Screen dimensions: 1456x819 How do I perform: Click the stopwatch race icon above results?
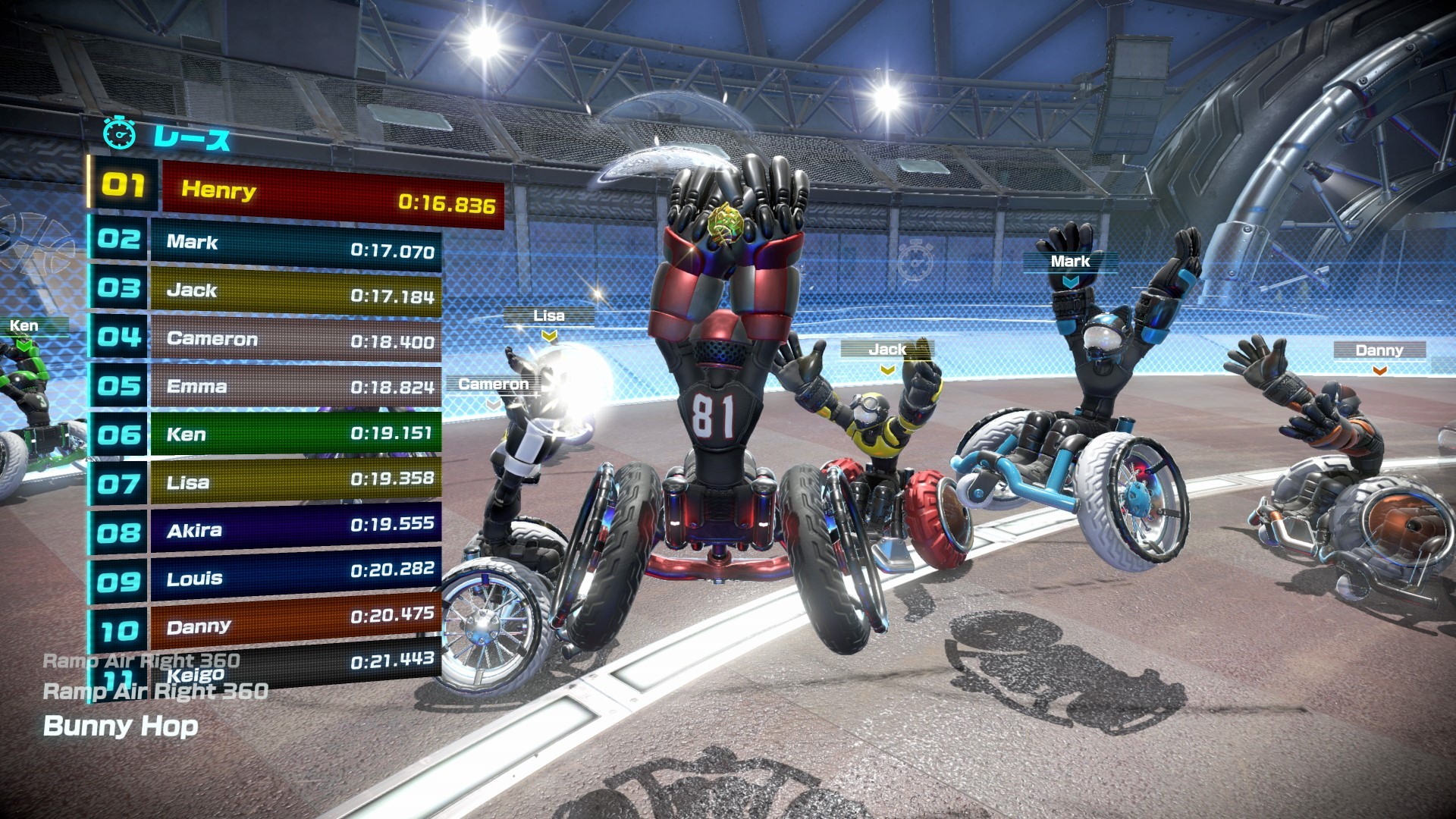(120, 134)
